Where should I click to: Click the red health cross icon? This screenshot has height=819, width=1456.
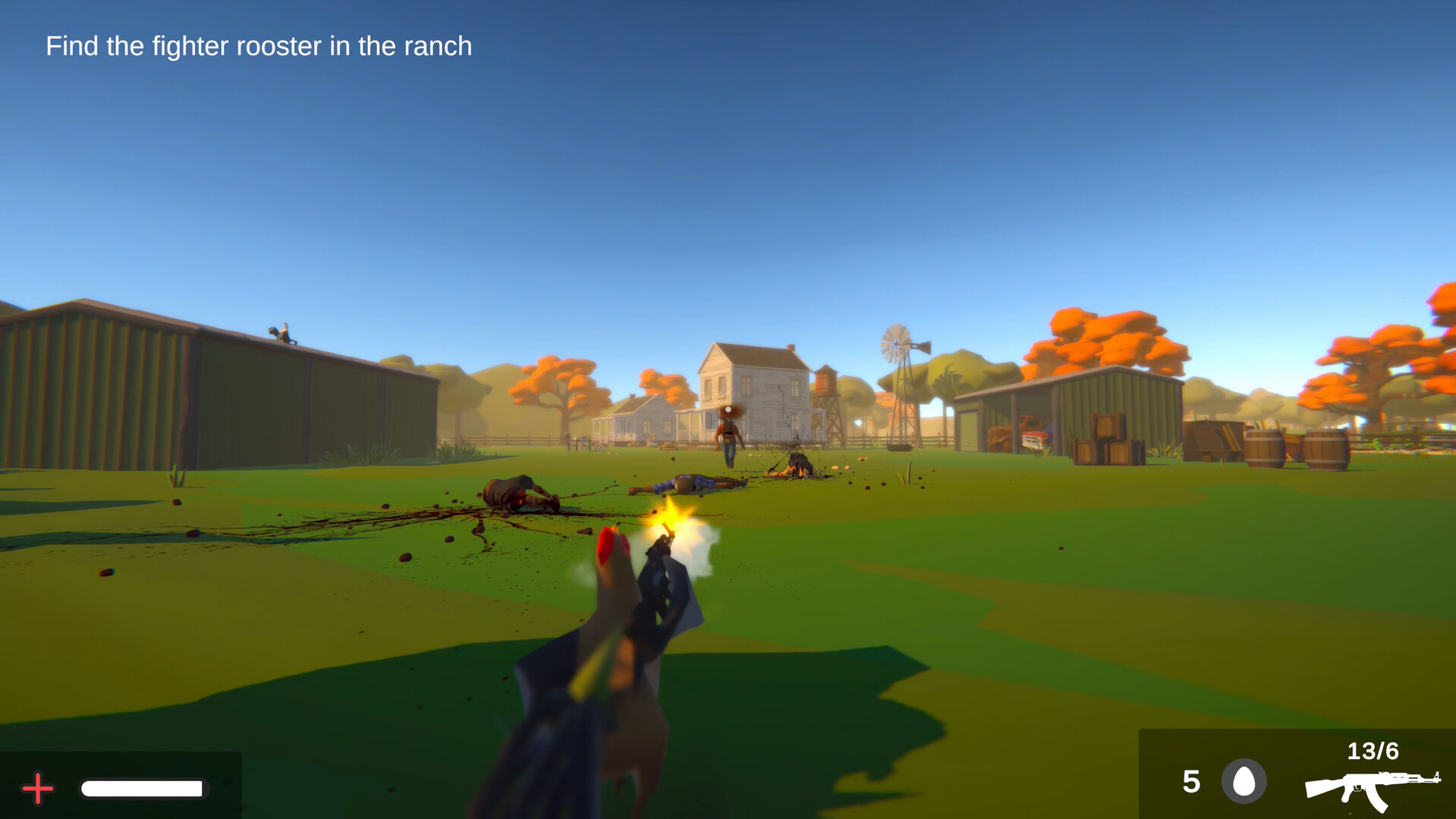coord(36,789)
